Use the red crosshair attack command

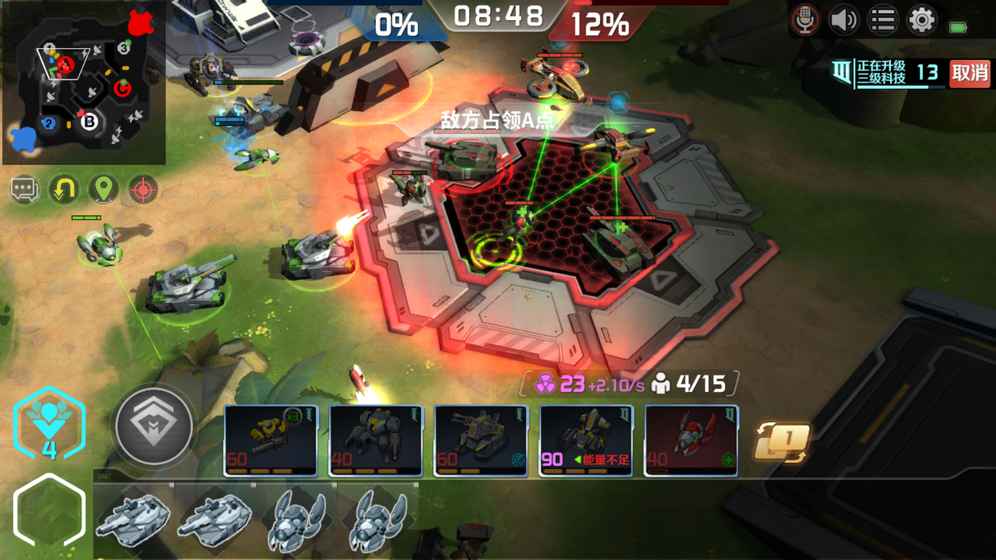click(143, 189)
